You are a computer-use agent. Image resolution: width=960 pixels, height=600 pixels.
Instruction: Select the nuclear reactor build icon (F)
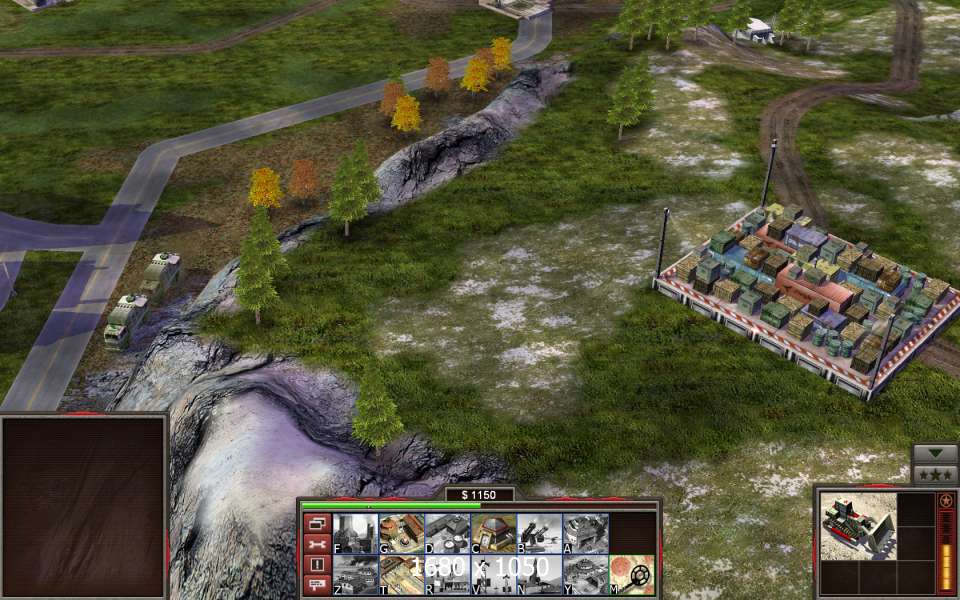point(355,533)
